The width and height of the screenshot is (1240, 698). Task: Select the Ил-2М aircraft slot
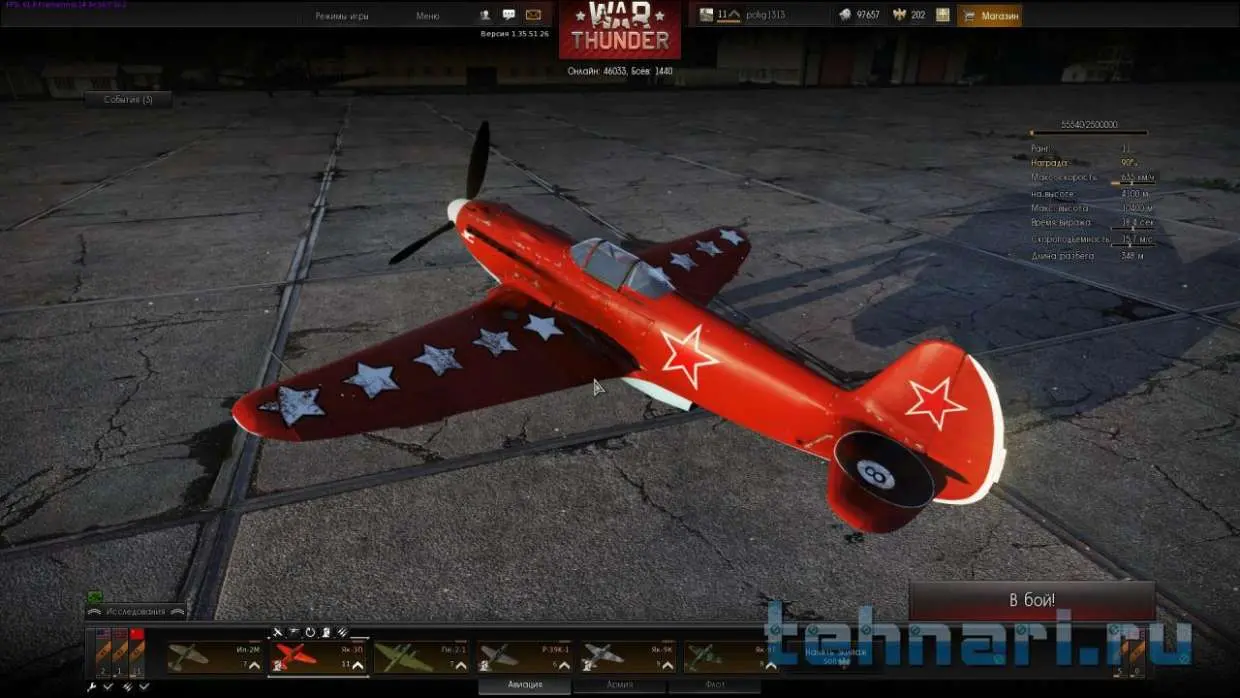[x=215, y=657]
